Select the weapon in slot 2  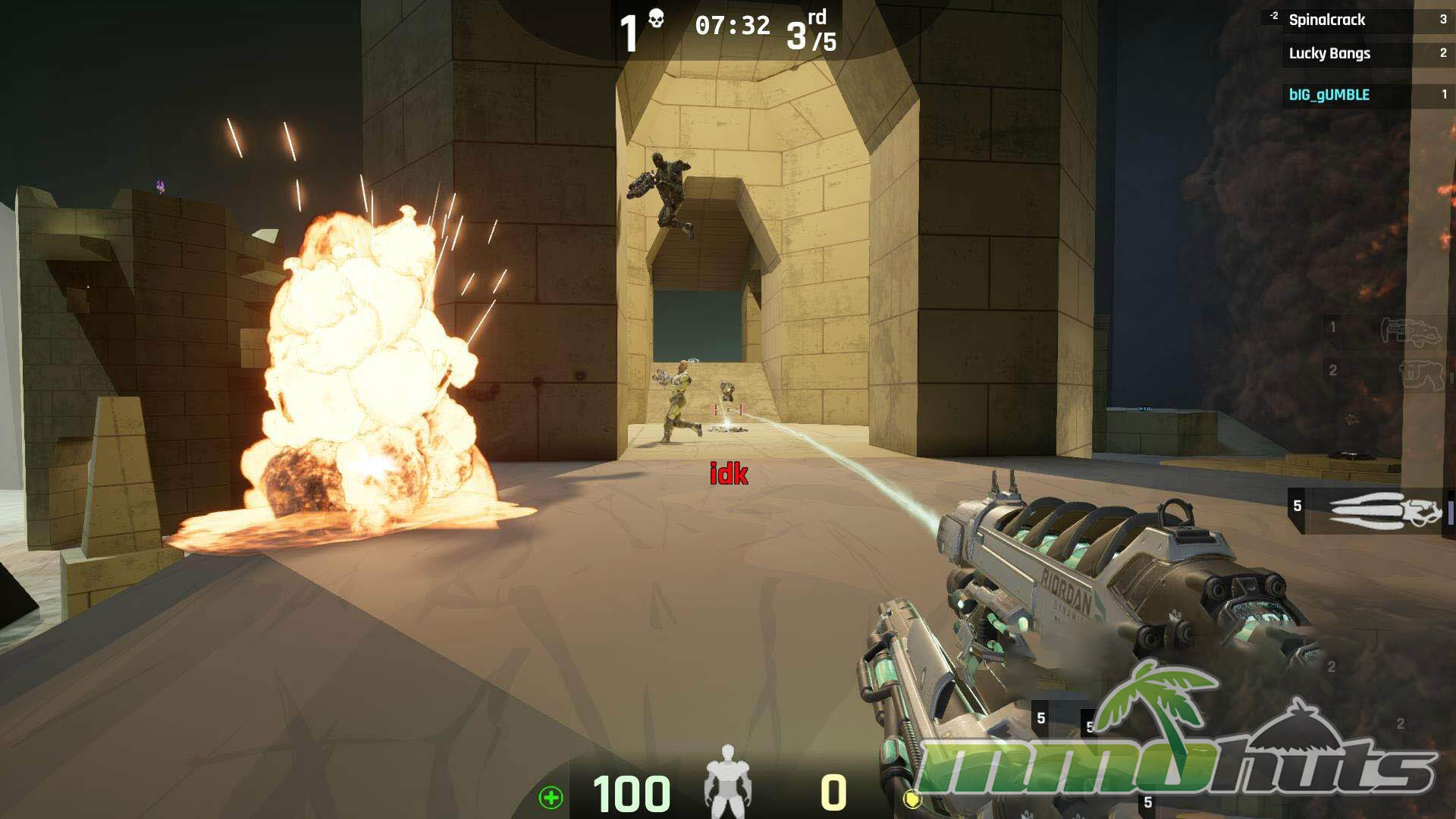(1385, 372)
